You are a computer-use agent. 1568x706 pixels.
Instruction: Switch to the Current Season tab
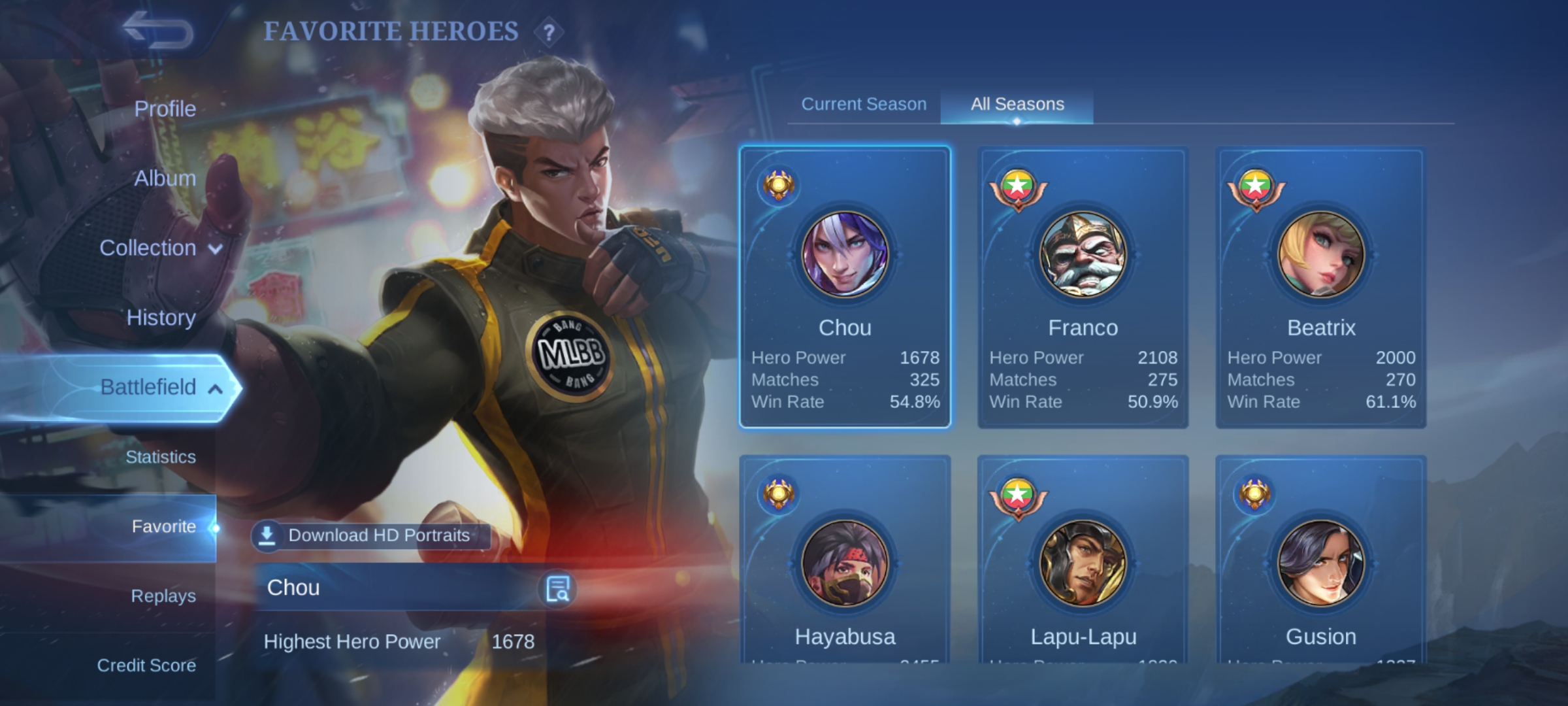(x=864, y=104)
